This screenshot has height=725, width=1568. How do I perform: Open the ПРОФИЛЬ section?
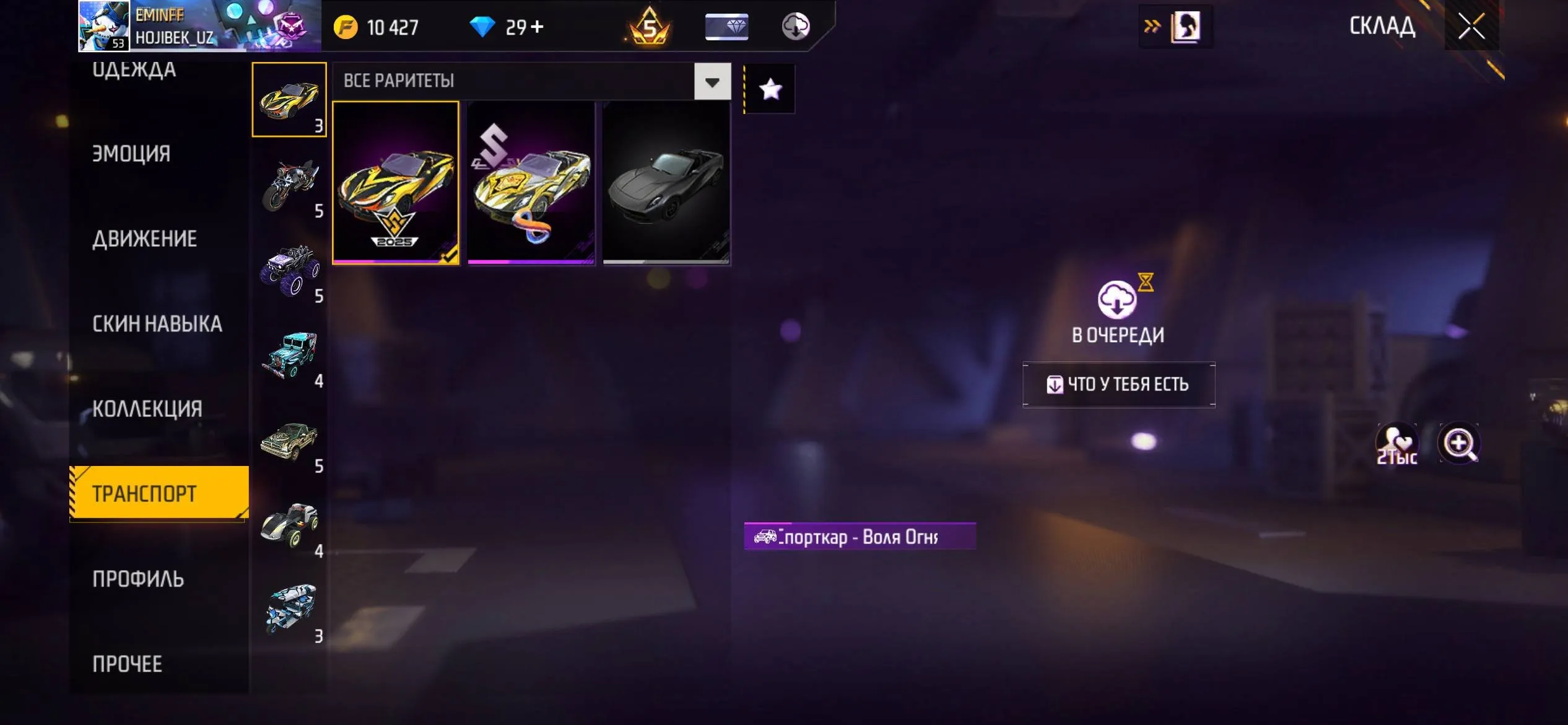coord(137,579)
